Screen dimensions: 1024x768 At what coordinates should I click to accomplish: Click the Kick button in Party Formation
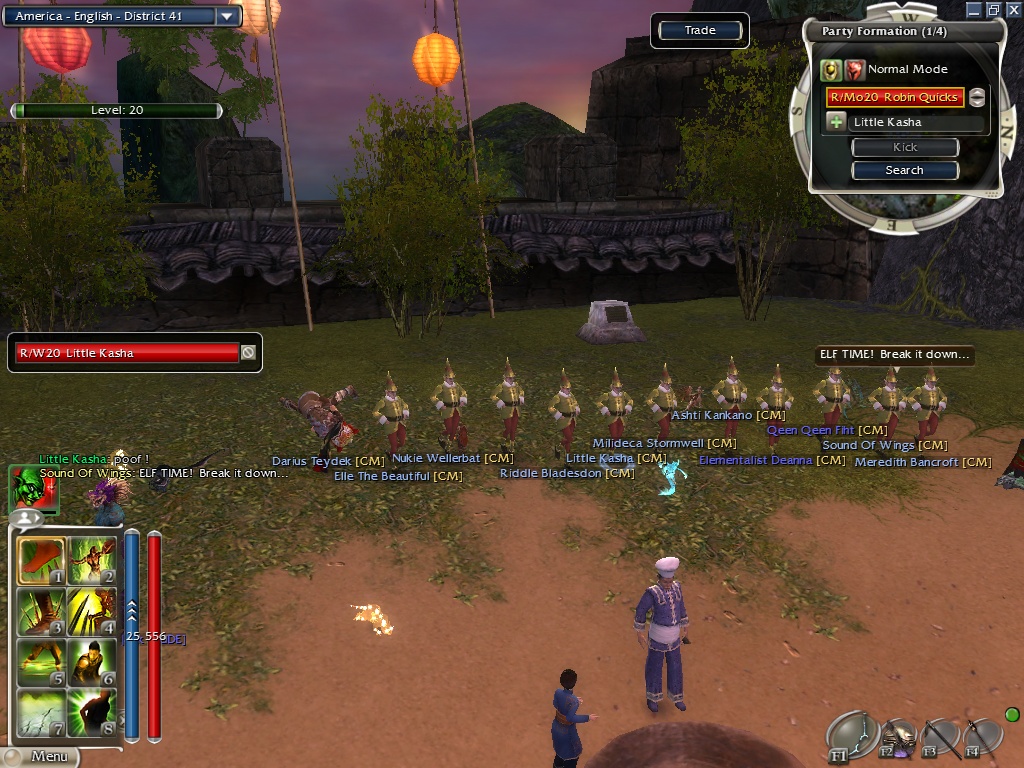904,147
